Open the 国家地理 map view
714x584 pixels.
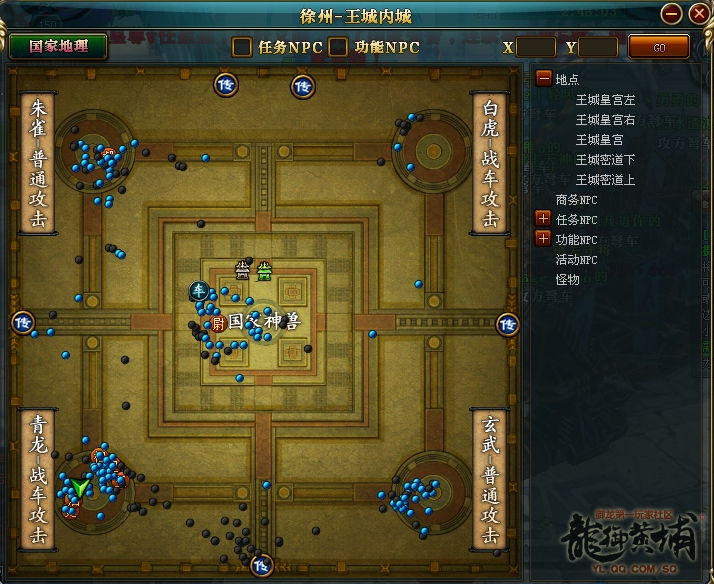(x=58, y=46)
